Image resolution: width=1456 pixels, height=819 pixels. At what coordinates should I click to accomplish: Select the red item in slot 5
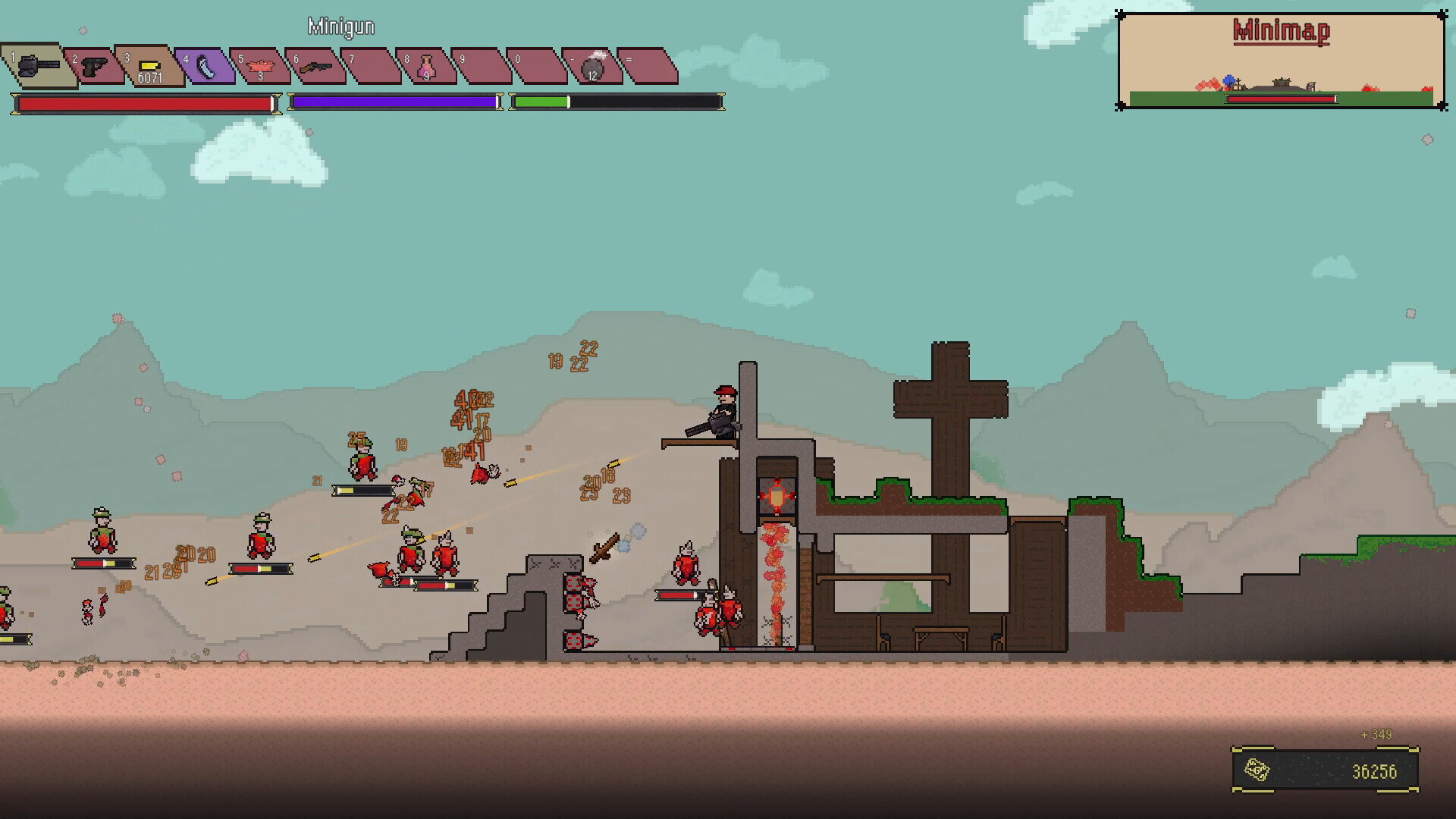coord(260,67)
